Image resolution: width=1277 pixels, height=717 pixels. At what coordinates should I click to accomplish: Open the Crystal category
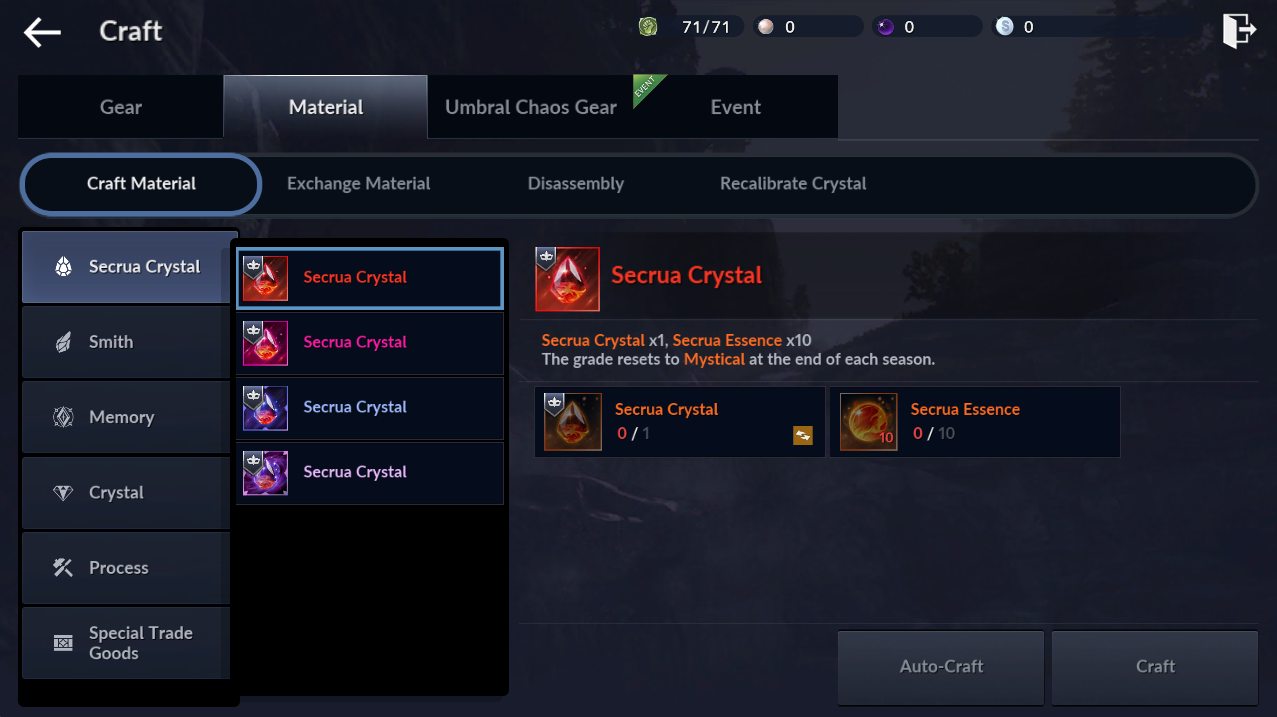click(126, 492)
